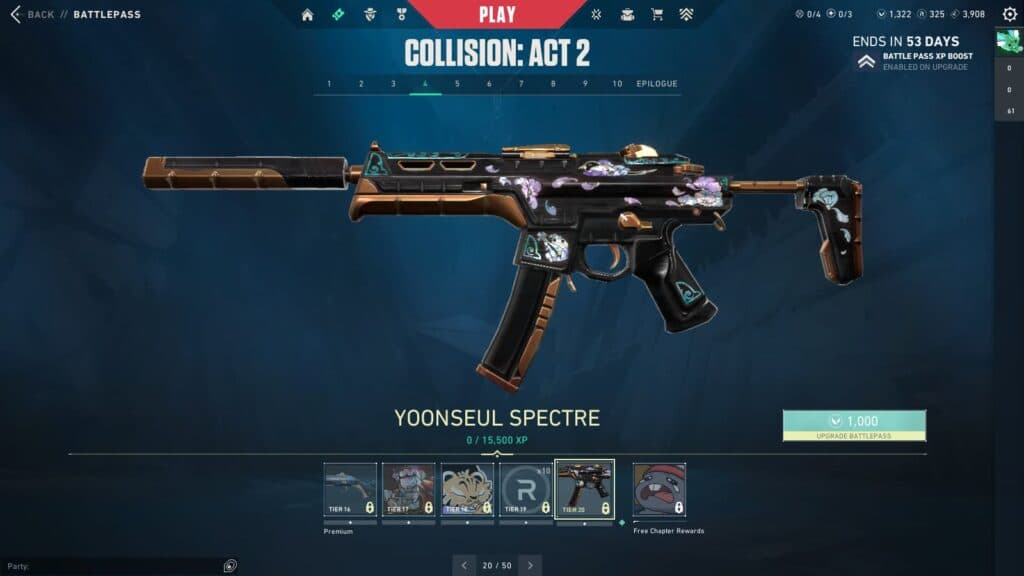
Task: Open the store cart icon
Action: tap(657, 15)
